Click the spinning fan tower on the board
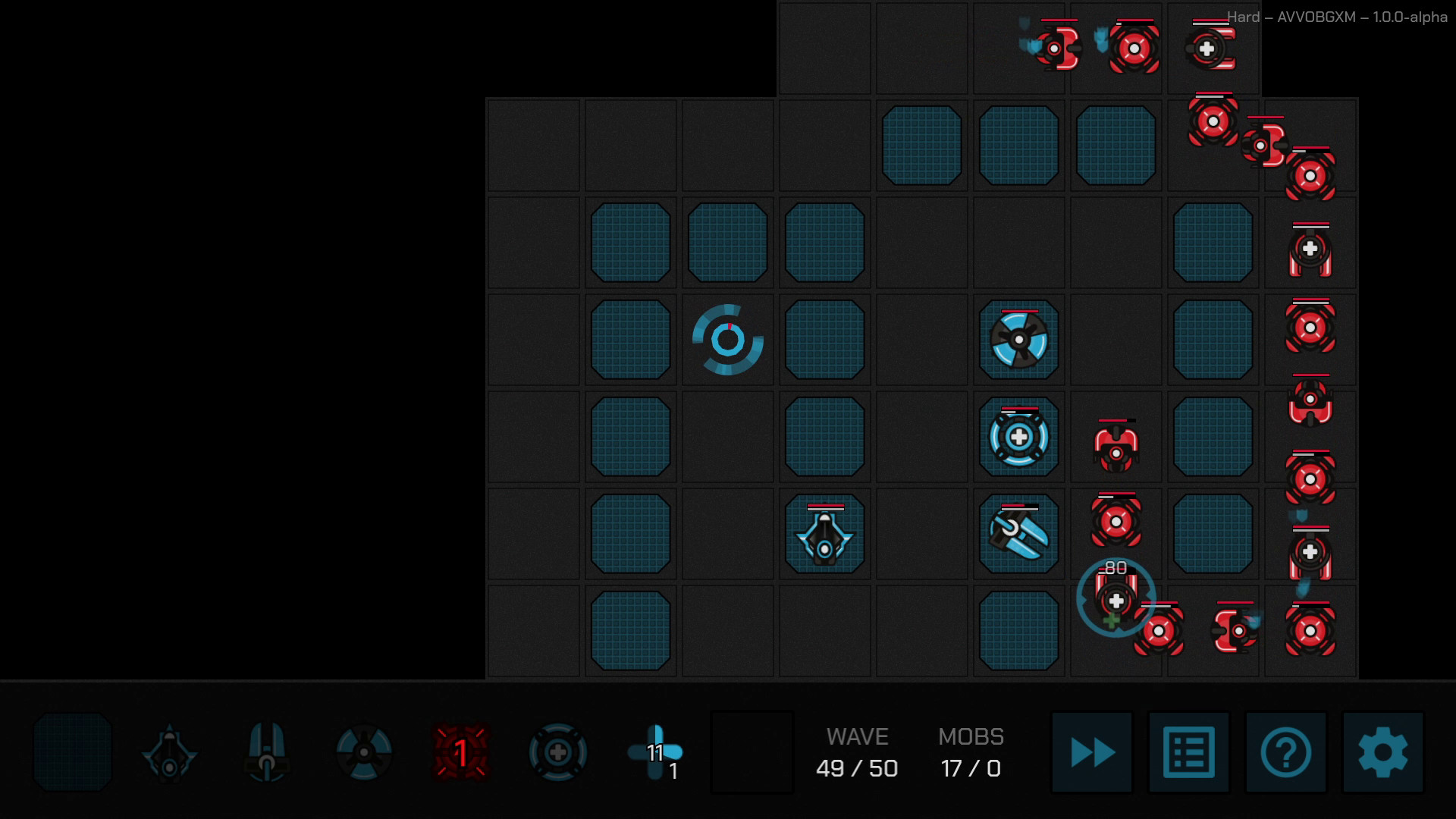1456x819 pixels. coord(1018,340)
